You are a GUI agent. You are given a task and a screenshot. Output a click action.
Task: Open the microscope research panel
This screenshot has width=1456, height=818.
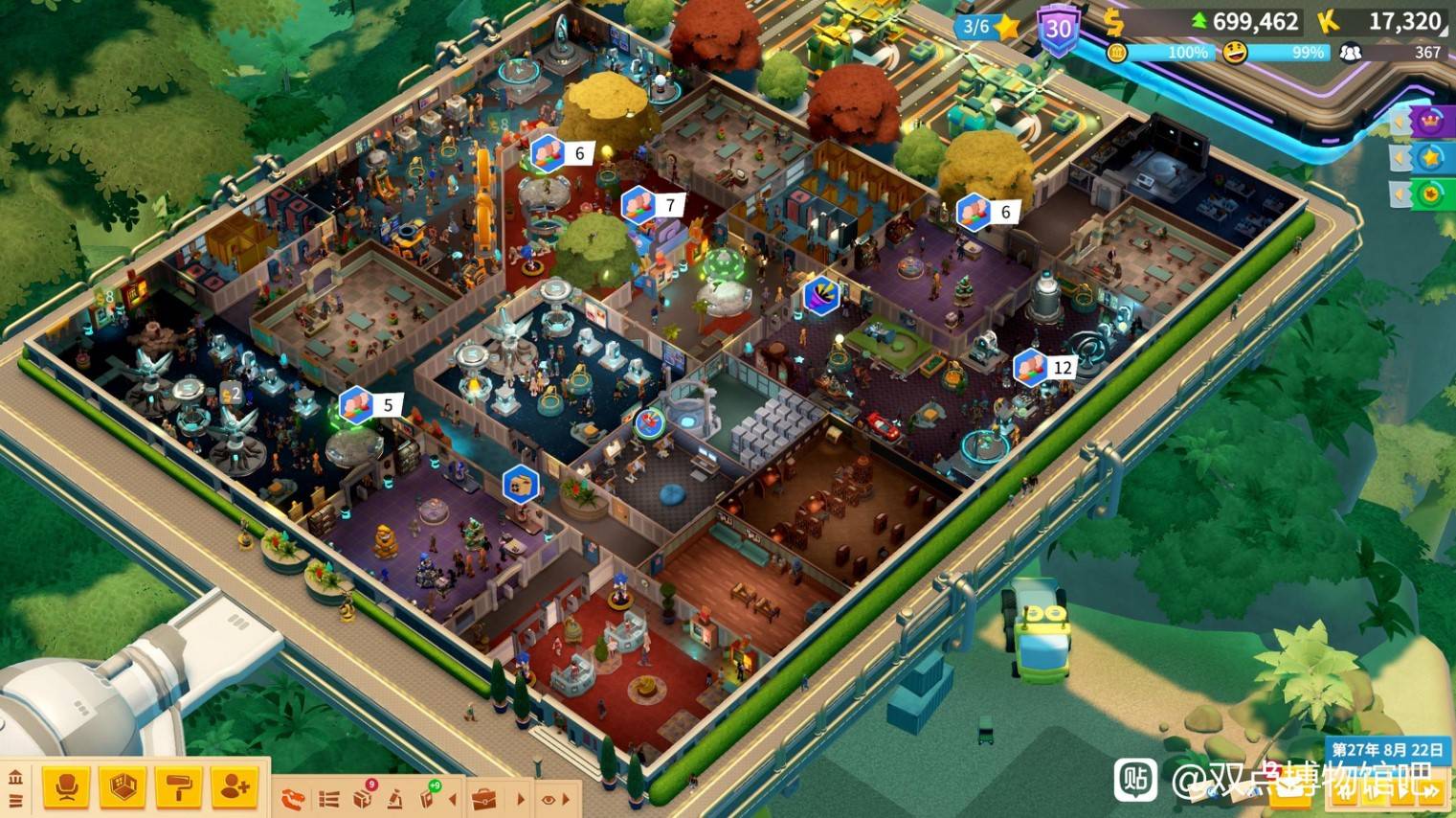point(395,798)
